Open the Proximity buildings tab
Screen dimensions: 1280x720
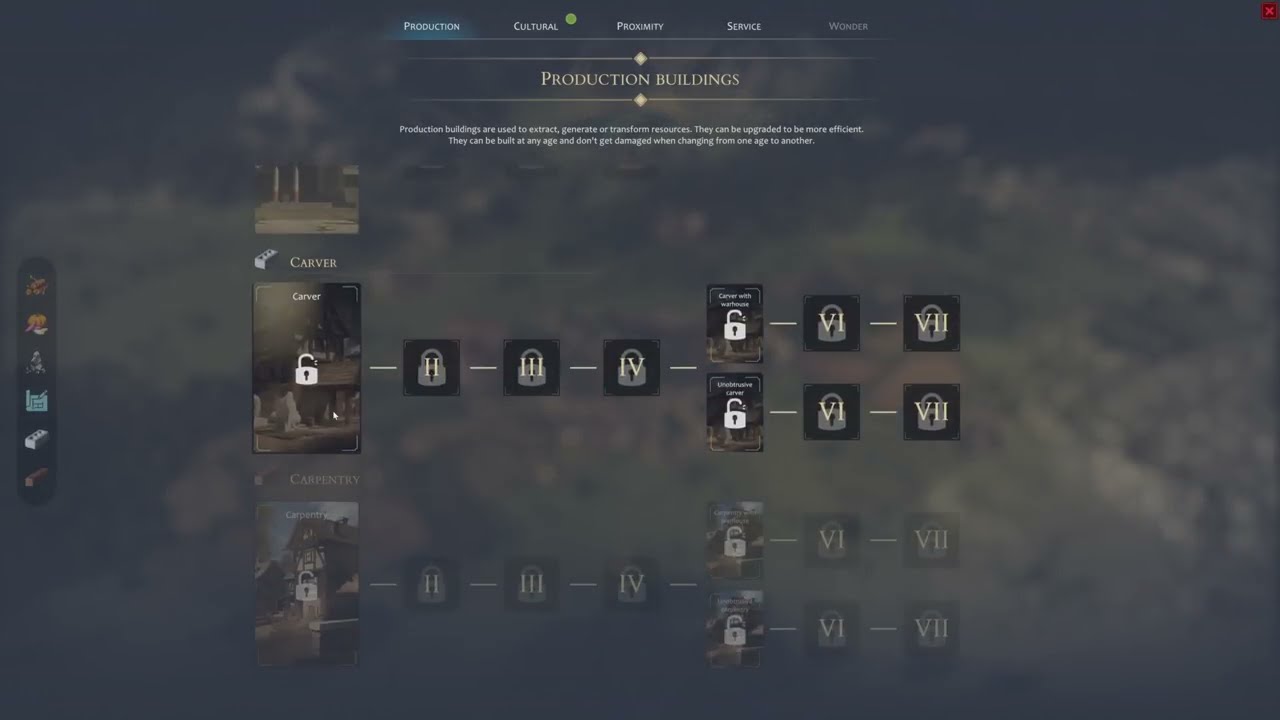[640, 26]
